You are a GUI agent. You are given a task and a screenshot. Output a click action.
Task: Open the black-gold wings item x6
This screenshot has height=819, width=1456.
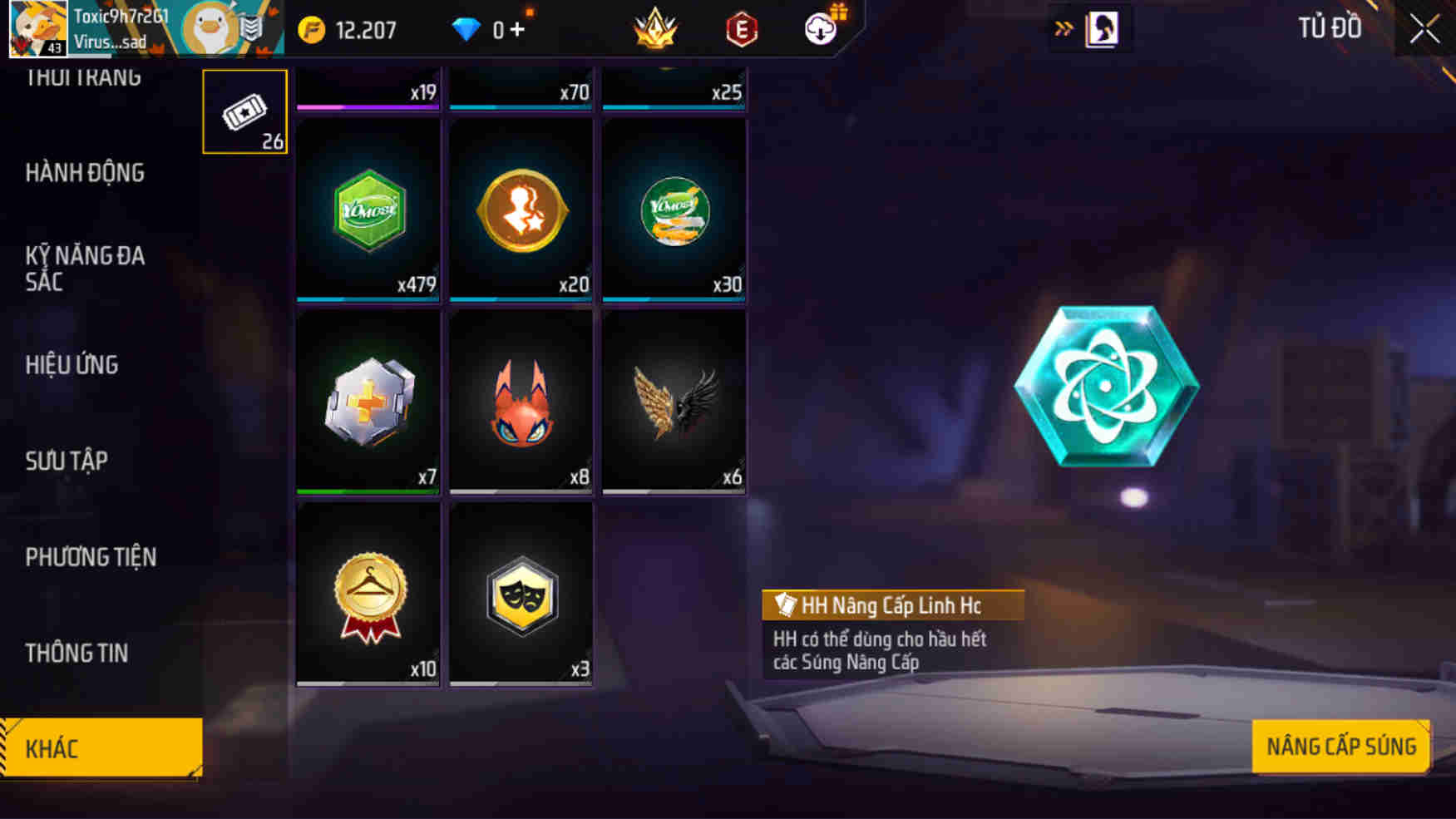[674, 402]
